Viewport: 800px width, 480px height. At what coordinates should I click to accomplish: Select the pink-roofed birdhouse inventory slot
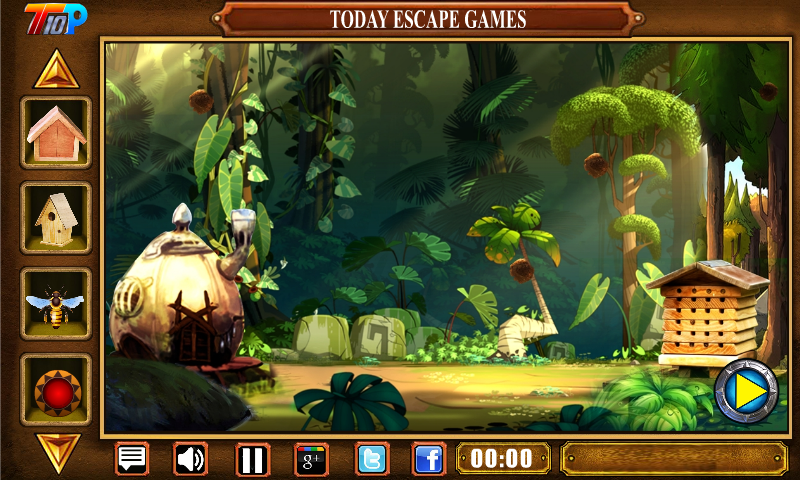[56, 132]
